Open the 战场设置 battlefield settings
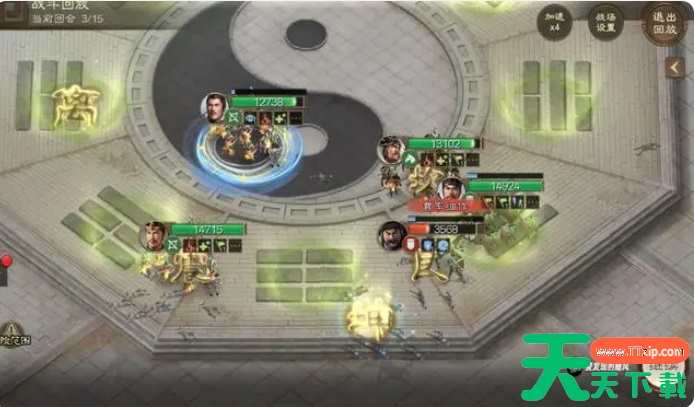Viewport: 694px width, 407px height. click(608, 23)
